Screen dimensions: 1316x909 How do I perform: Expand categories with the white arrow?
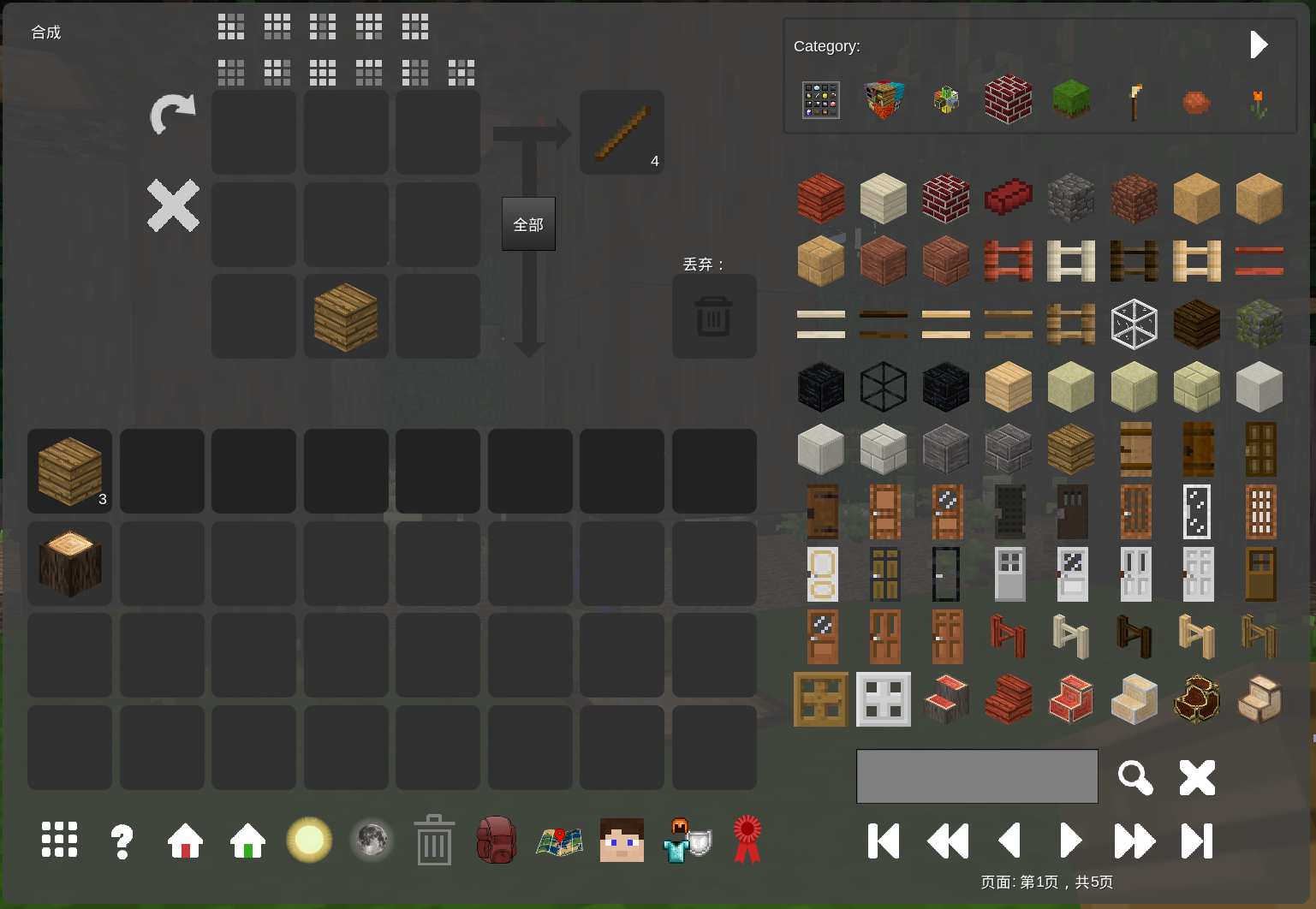click(1258, 45)
